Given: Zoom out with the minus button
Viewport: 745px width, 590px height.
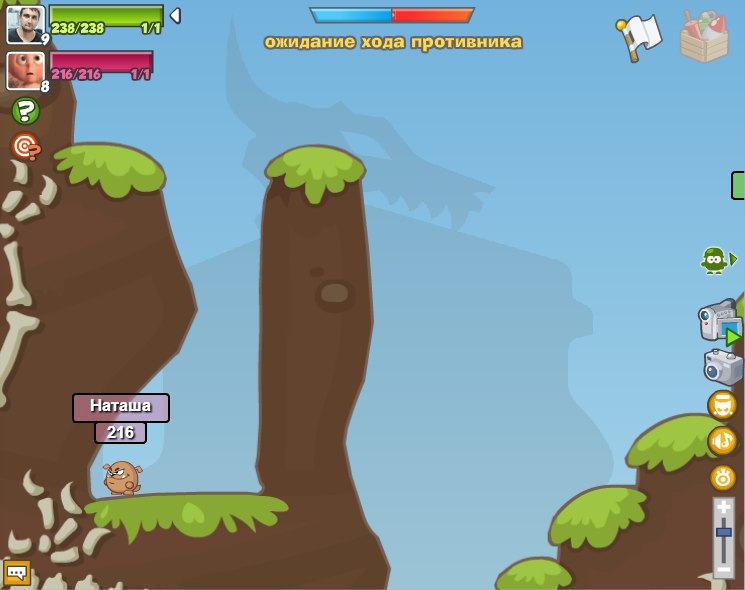Looking at the screenshot, I should (724, 569).
